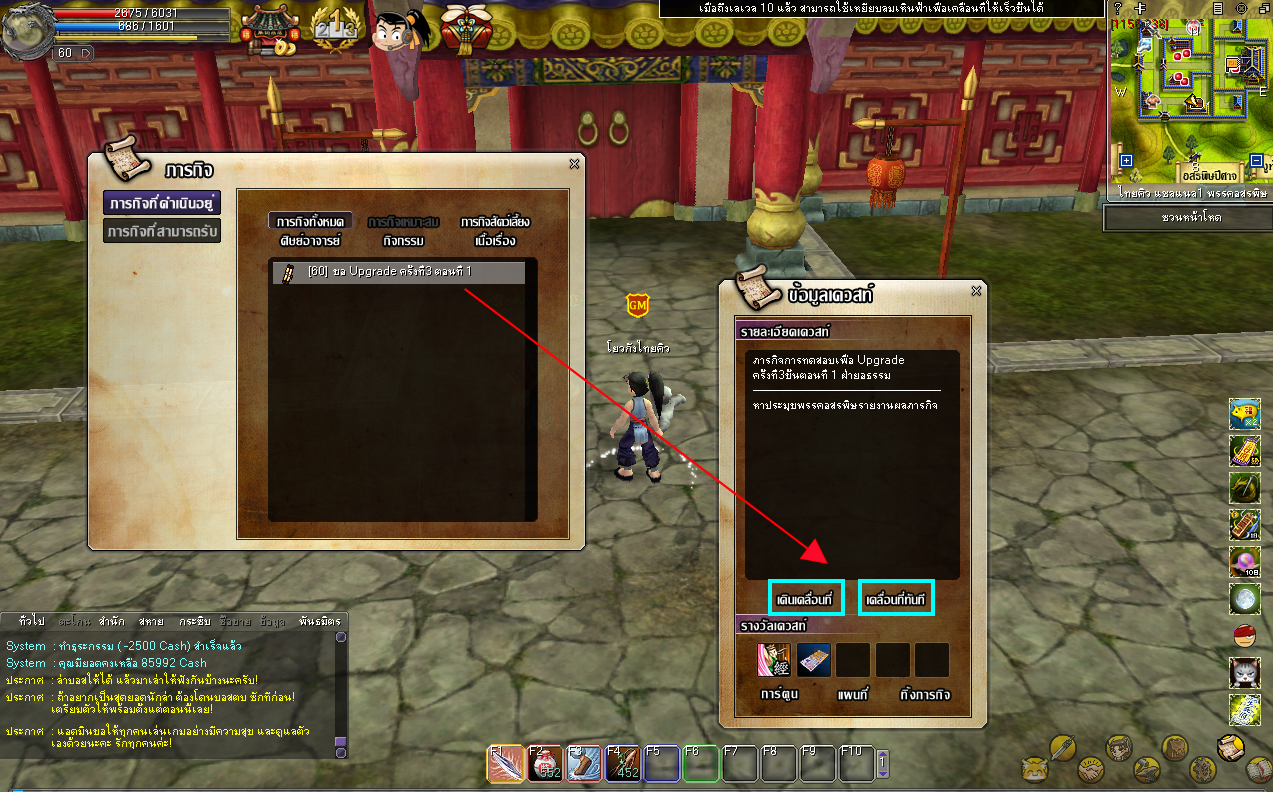Screen dimensions: 1273x792
Task: Zoom in the minimap with plus button
Action: (x=1126, y=161)
